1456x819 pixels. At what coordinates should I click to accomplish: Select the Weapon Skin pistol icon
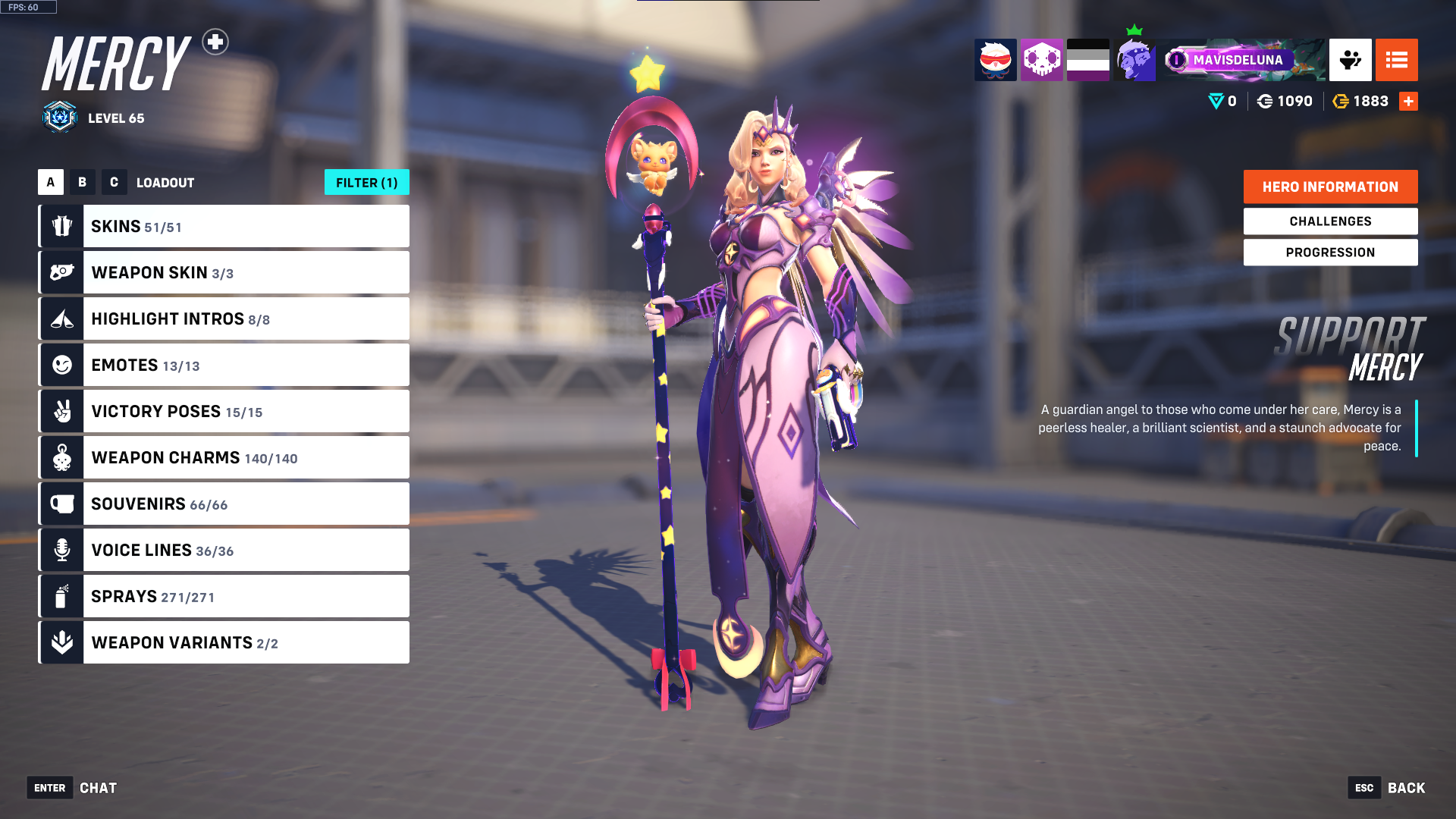pyautogui.click(x=61, y=272)
